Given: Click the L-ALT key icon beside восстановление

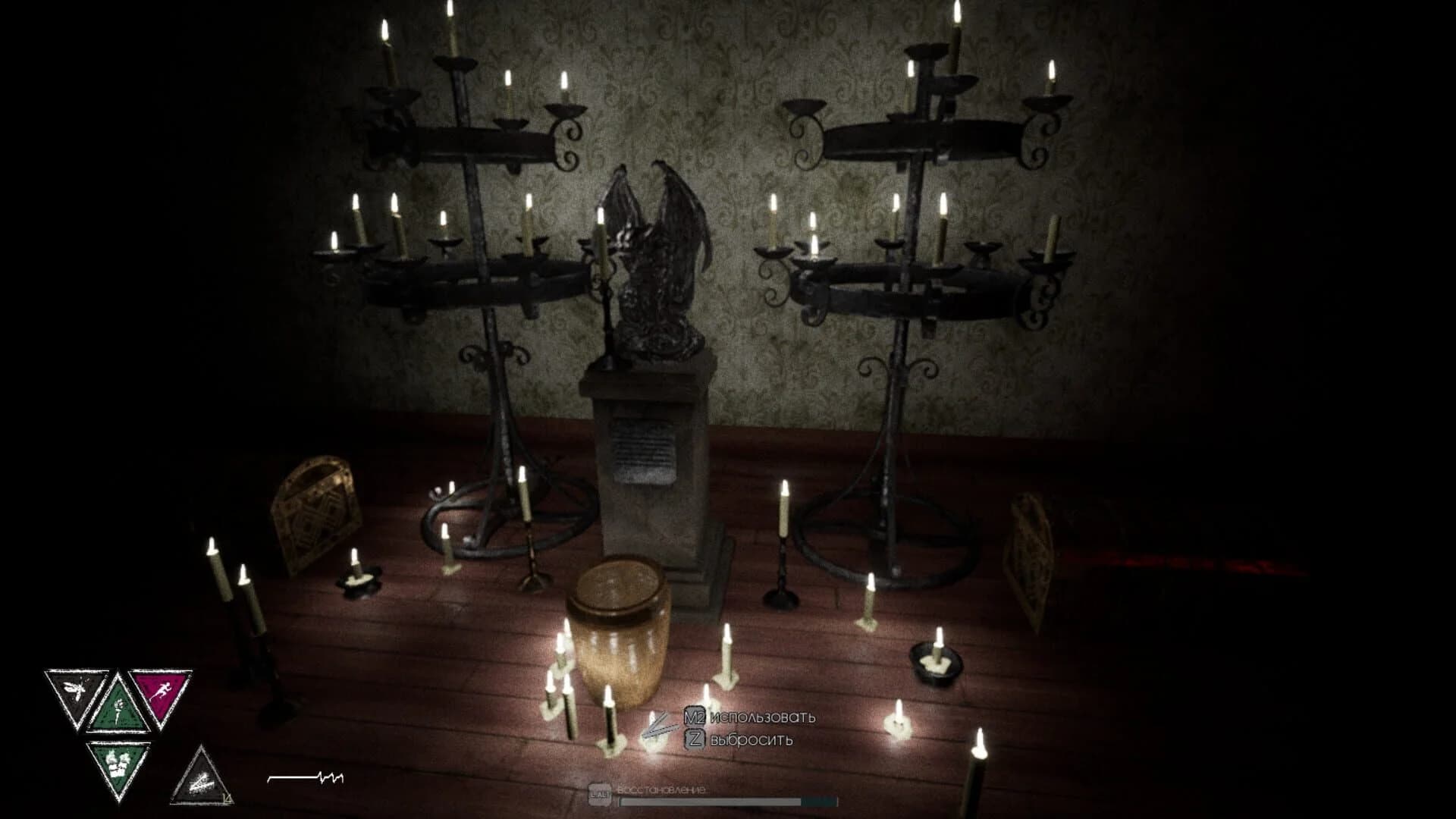Looking at the screenshot, I should (x=600, y=795).
